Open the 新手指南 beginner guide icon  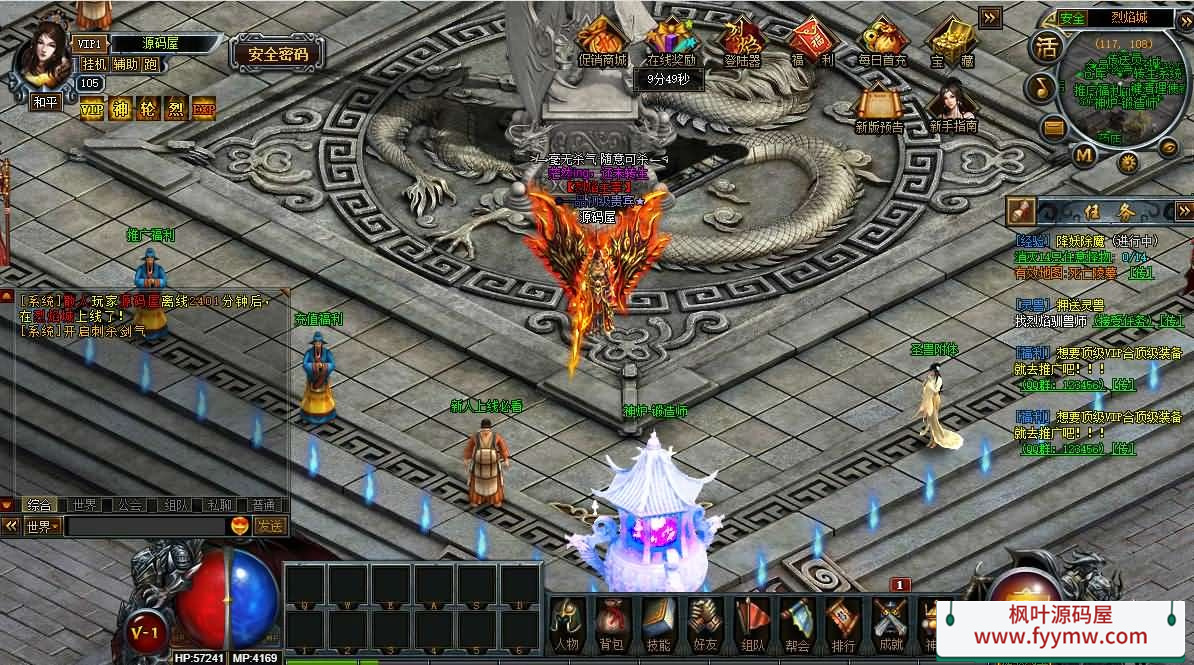(x=952, y=105)
